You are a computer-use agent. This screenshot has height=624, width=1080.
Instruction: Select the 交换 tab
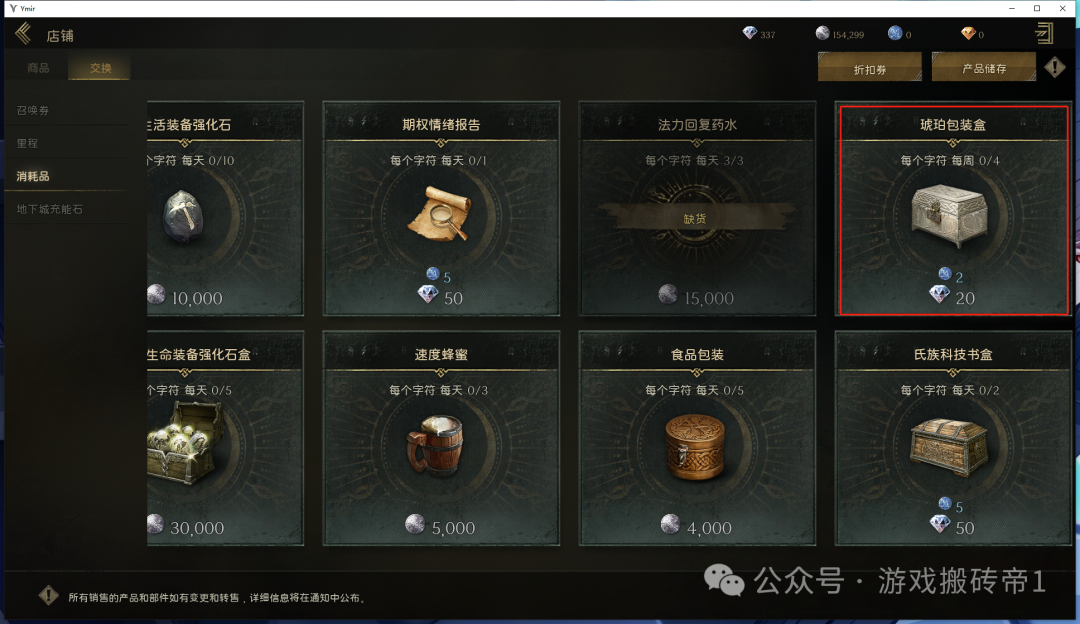coord(100,69)
